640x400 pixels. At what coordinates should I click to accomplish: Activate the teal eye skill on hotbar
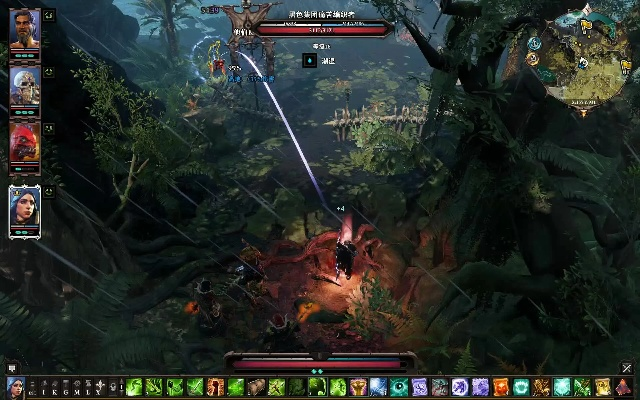(x=399, y=386)
